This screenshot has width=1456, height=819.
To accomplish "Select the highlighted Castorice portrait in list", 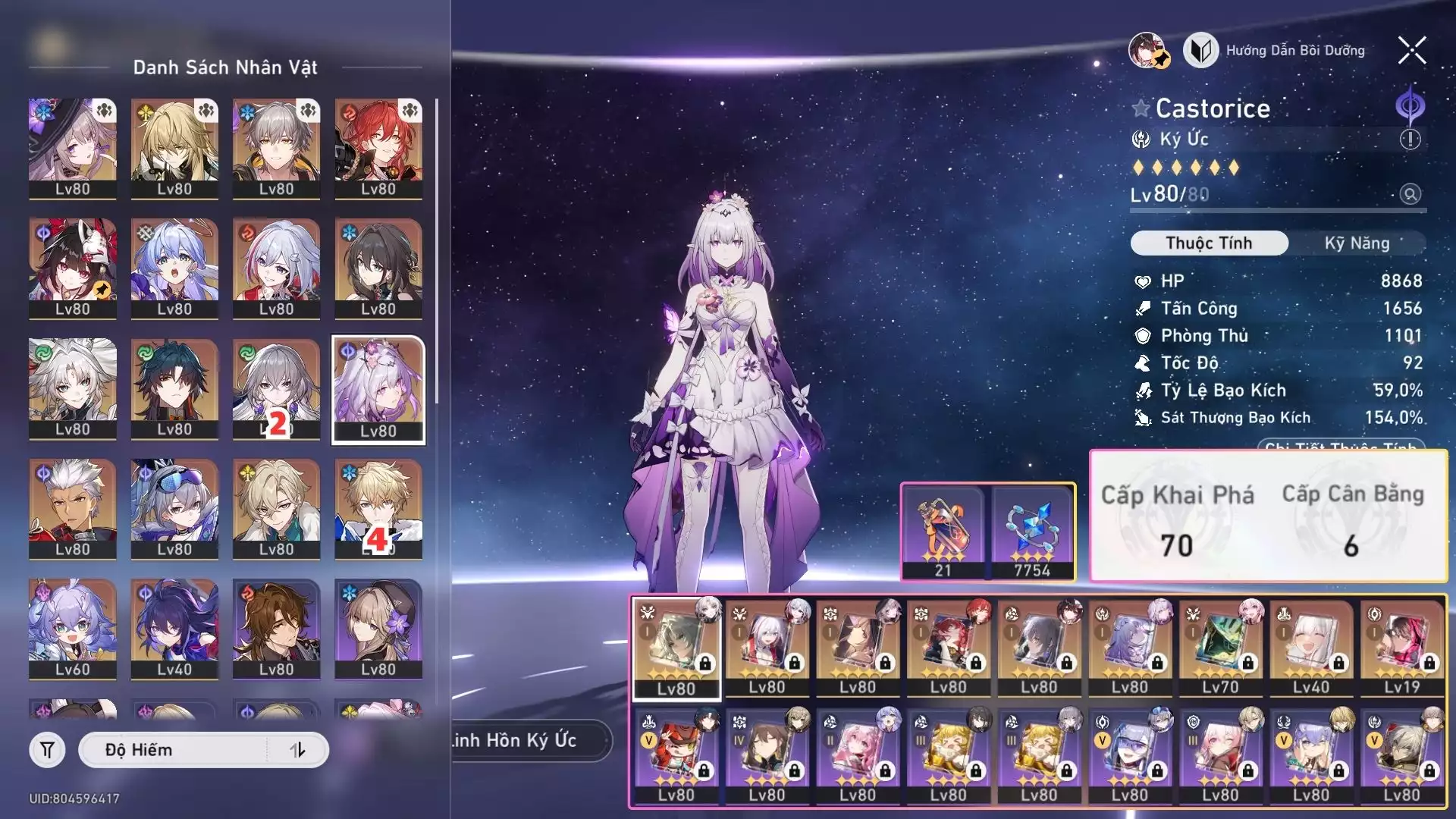I will (x=378, y=389).
